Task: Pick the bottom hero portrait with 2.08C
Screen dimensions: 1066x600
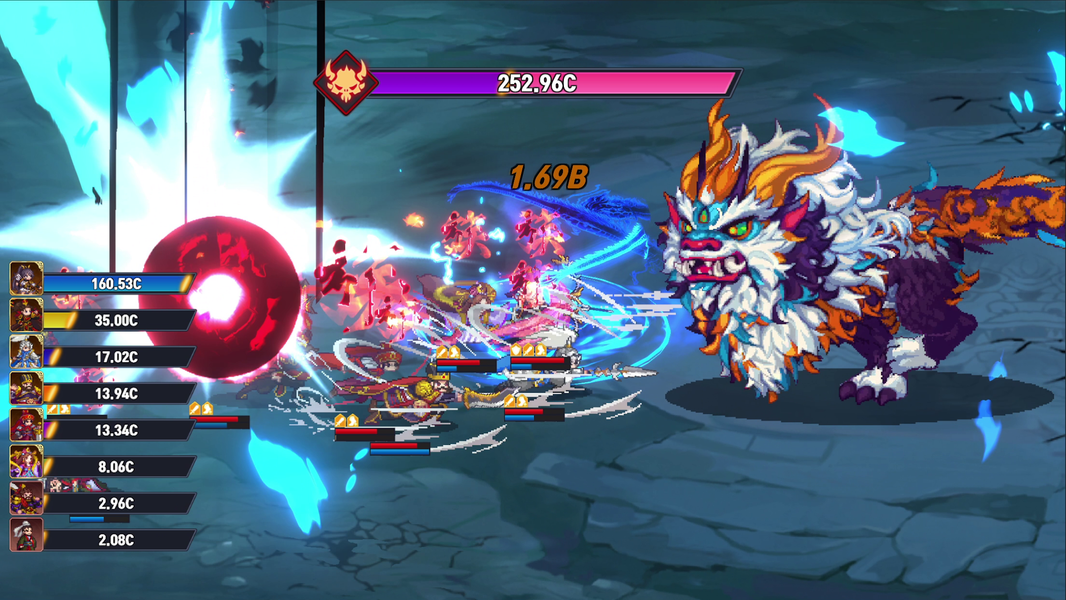Action: point(26,536)
